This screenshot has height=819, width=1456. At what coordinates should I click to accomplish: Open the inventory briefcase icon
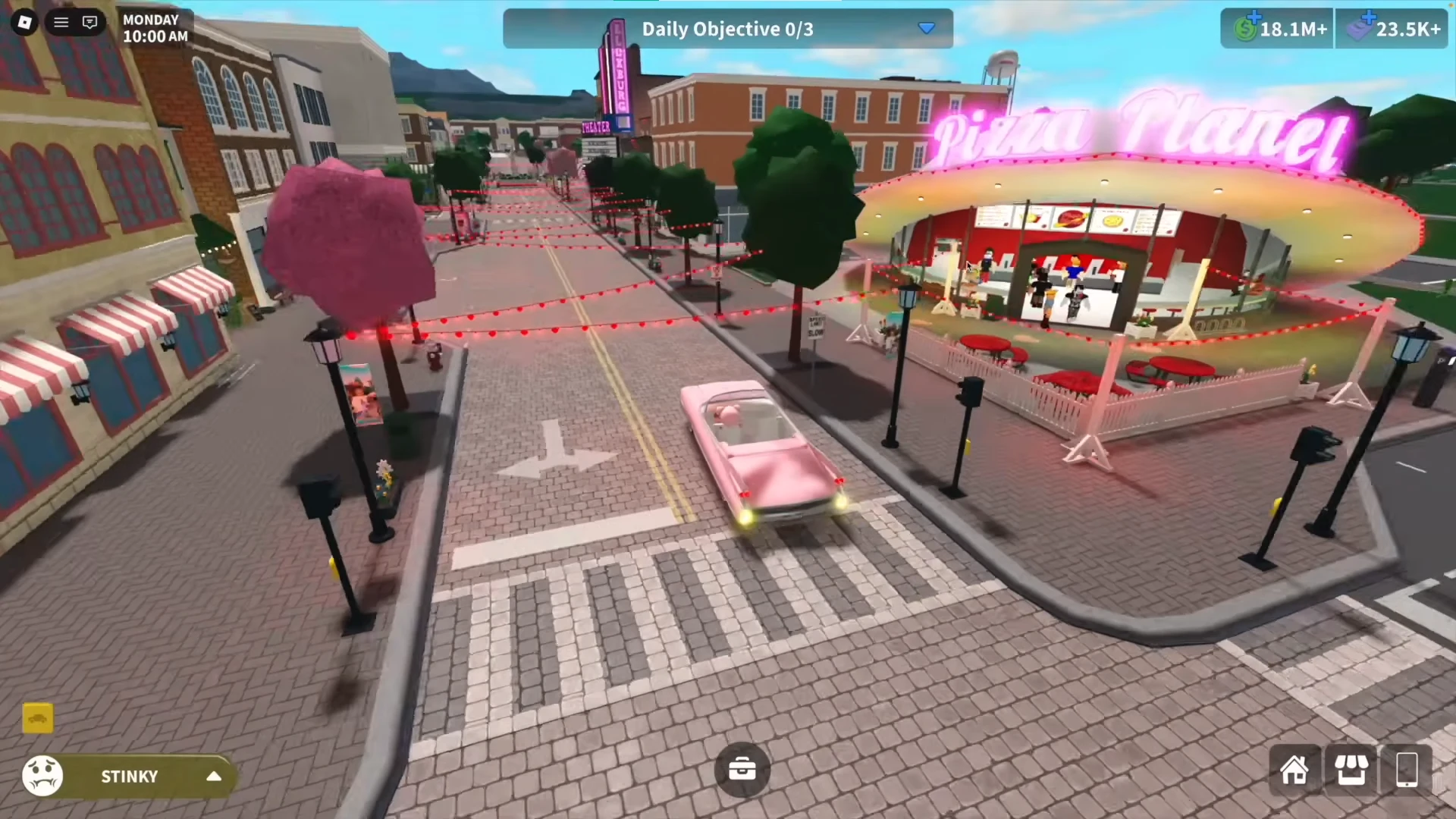point(742,769)
